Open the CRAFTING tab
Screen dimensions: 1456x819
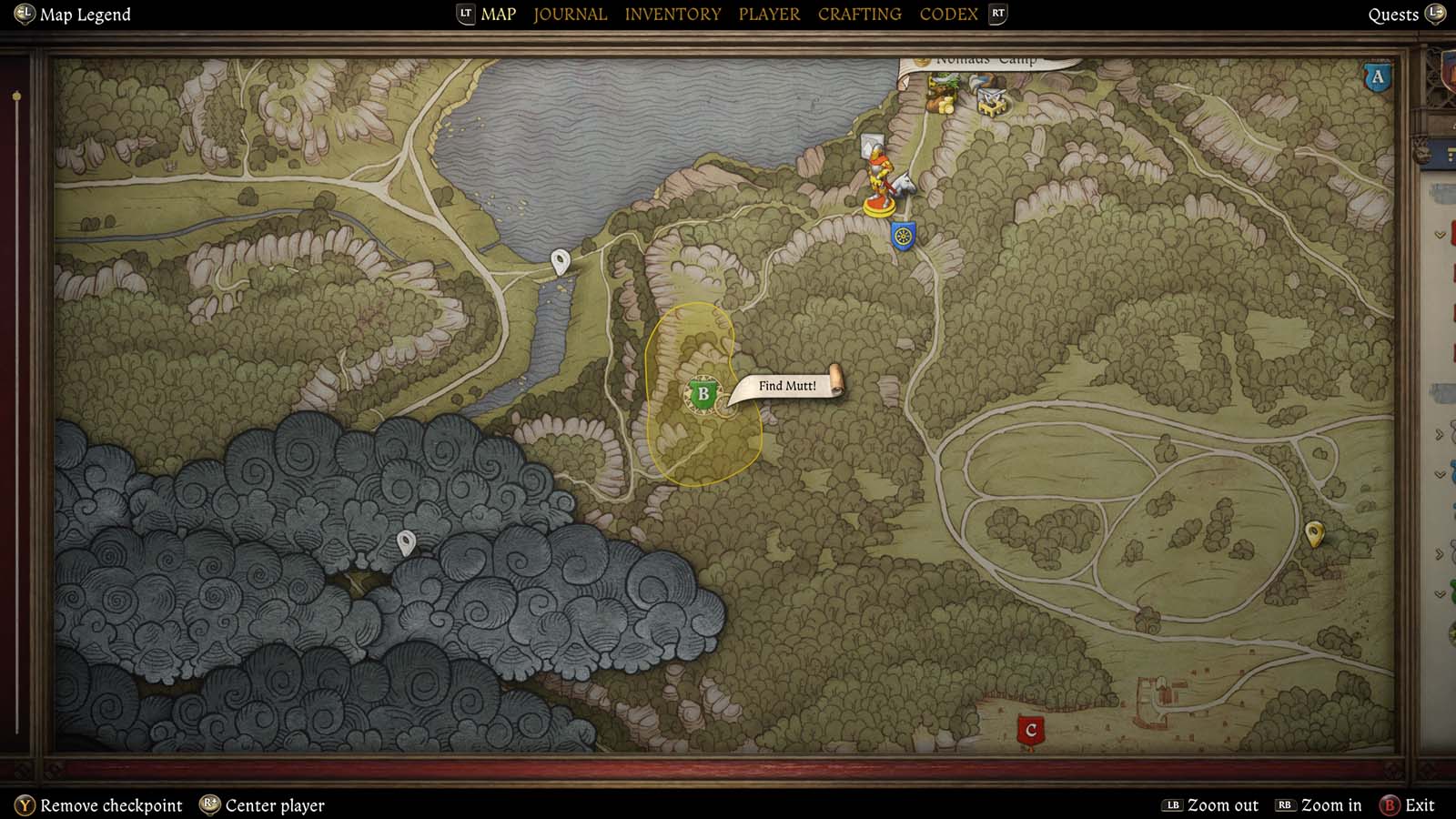point(859,14)
